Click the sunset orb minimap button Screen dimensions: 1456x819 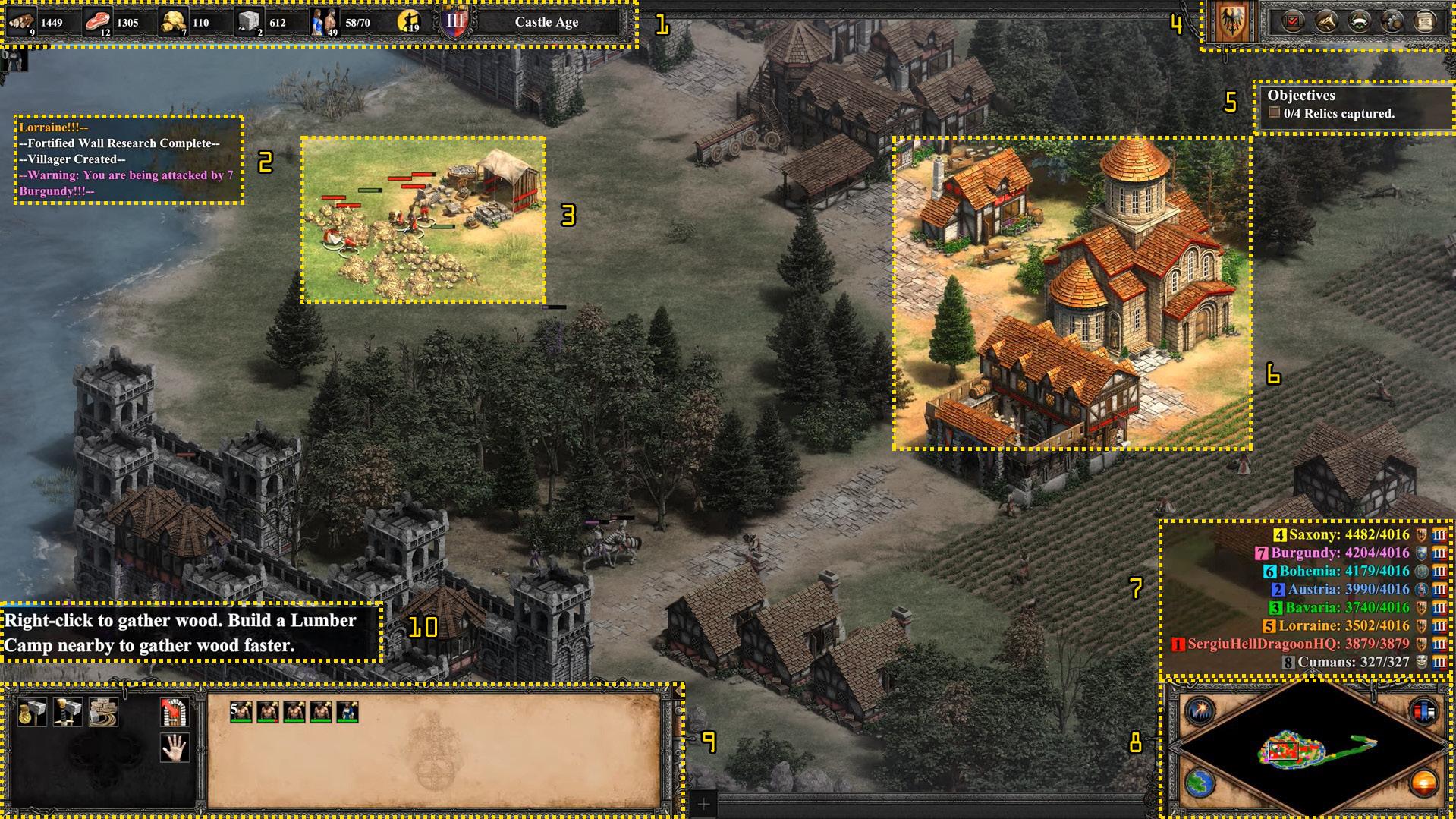[x=1423, y=783]
